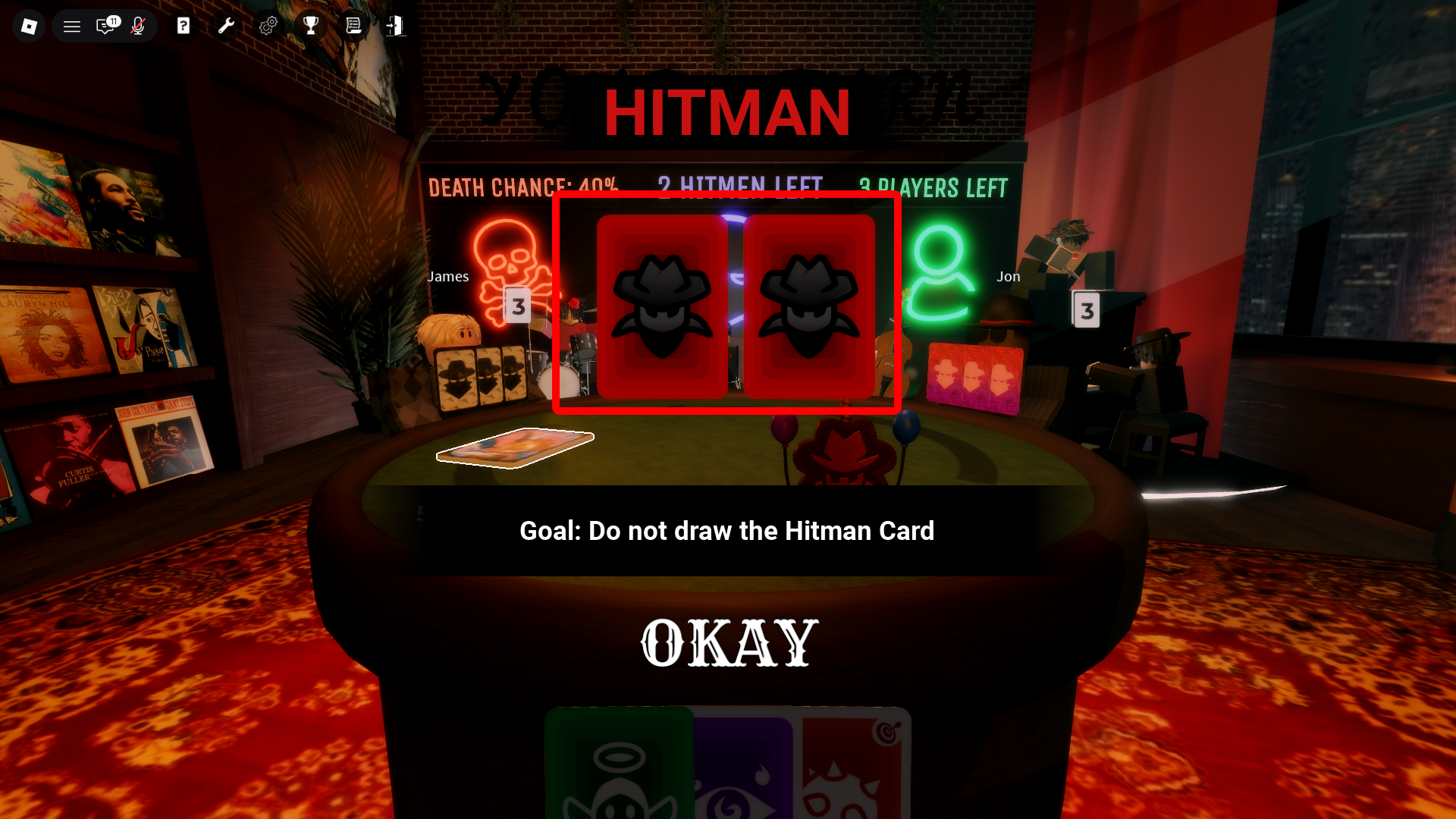Open the game settings gear icon
Screen dimensions: 1456x819
point(268,25)
